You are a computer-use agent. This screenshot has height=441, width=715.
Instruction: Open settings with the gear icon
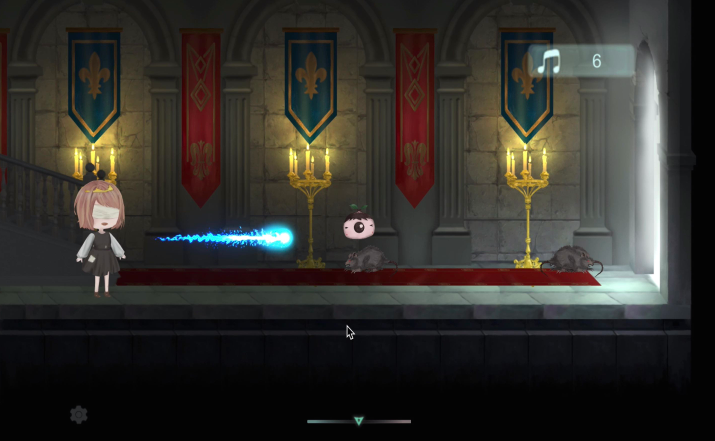79,414
